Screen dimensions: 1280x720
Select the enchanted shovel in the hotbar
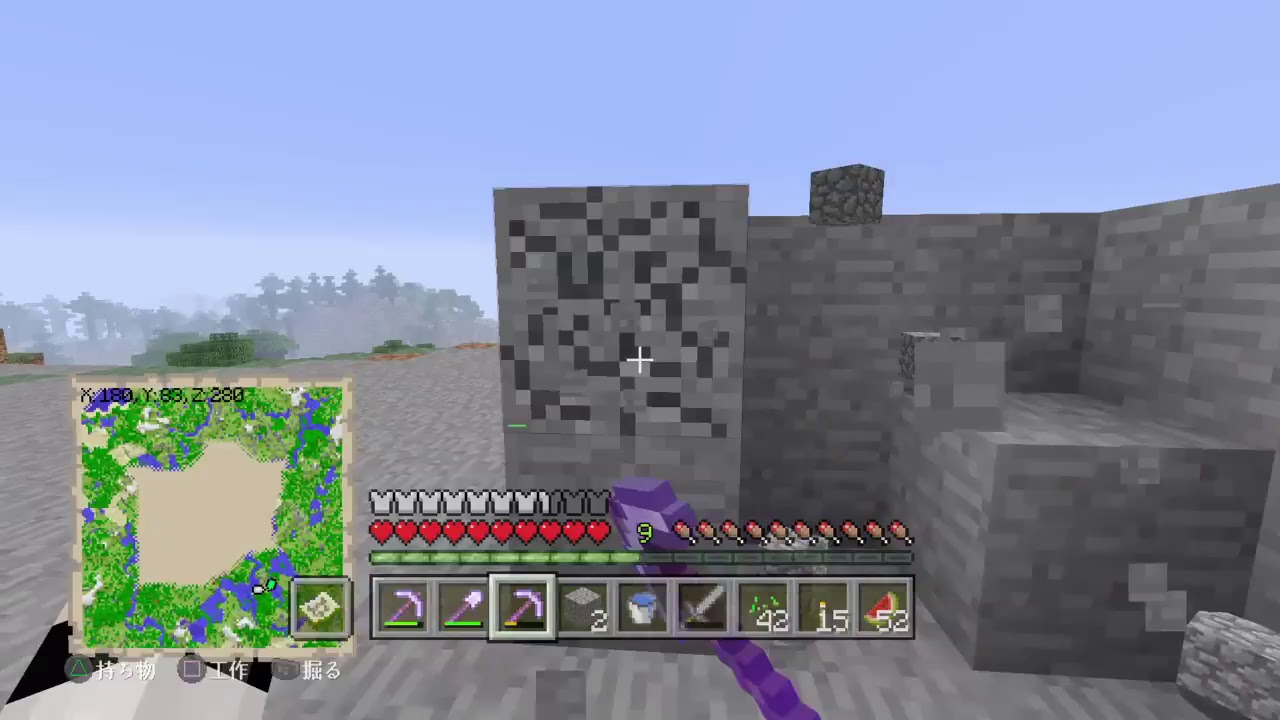coord(465,605)
